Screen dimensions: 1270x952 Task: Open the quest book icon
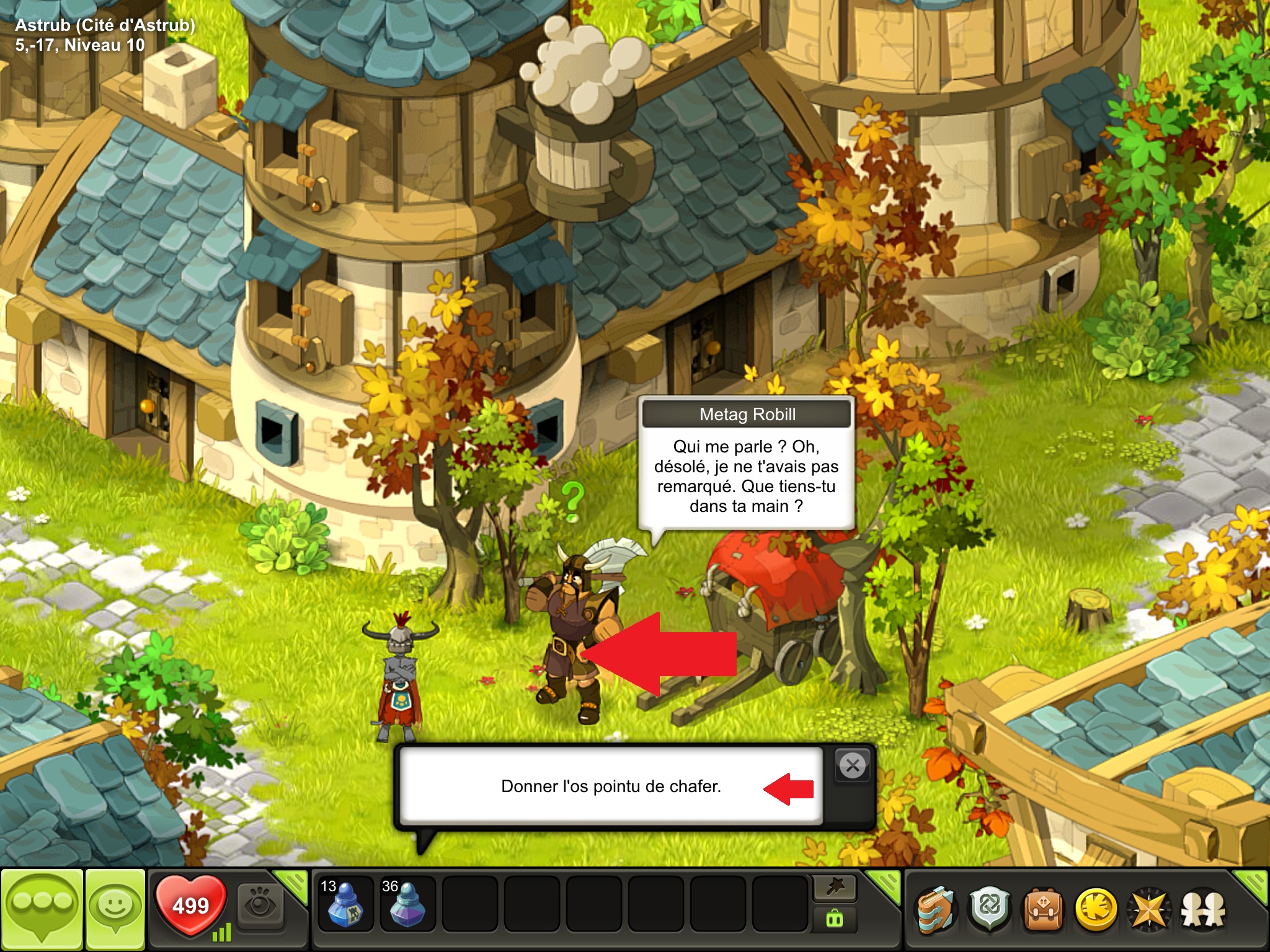coord(936,909)
